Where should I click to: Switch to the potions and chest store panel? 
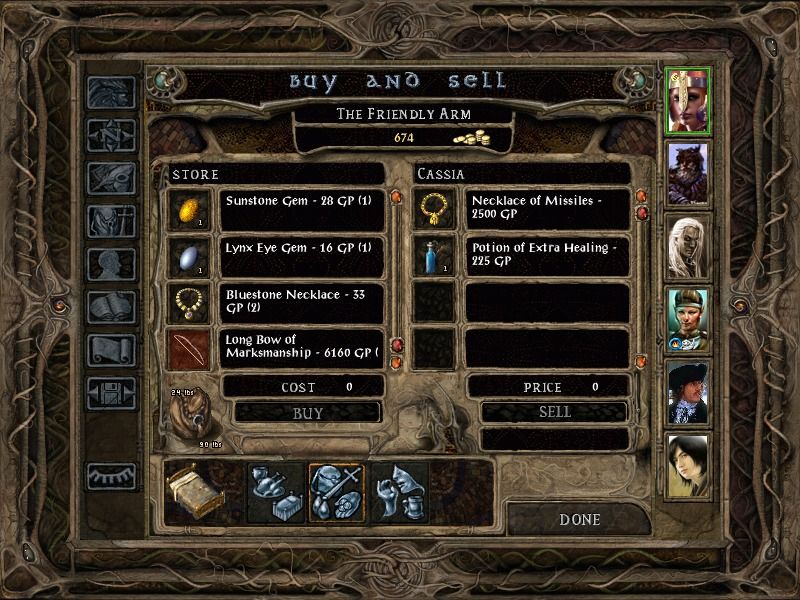(x=274, y=492)
